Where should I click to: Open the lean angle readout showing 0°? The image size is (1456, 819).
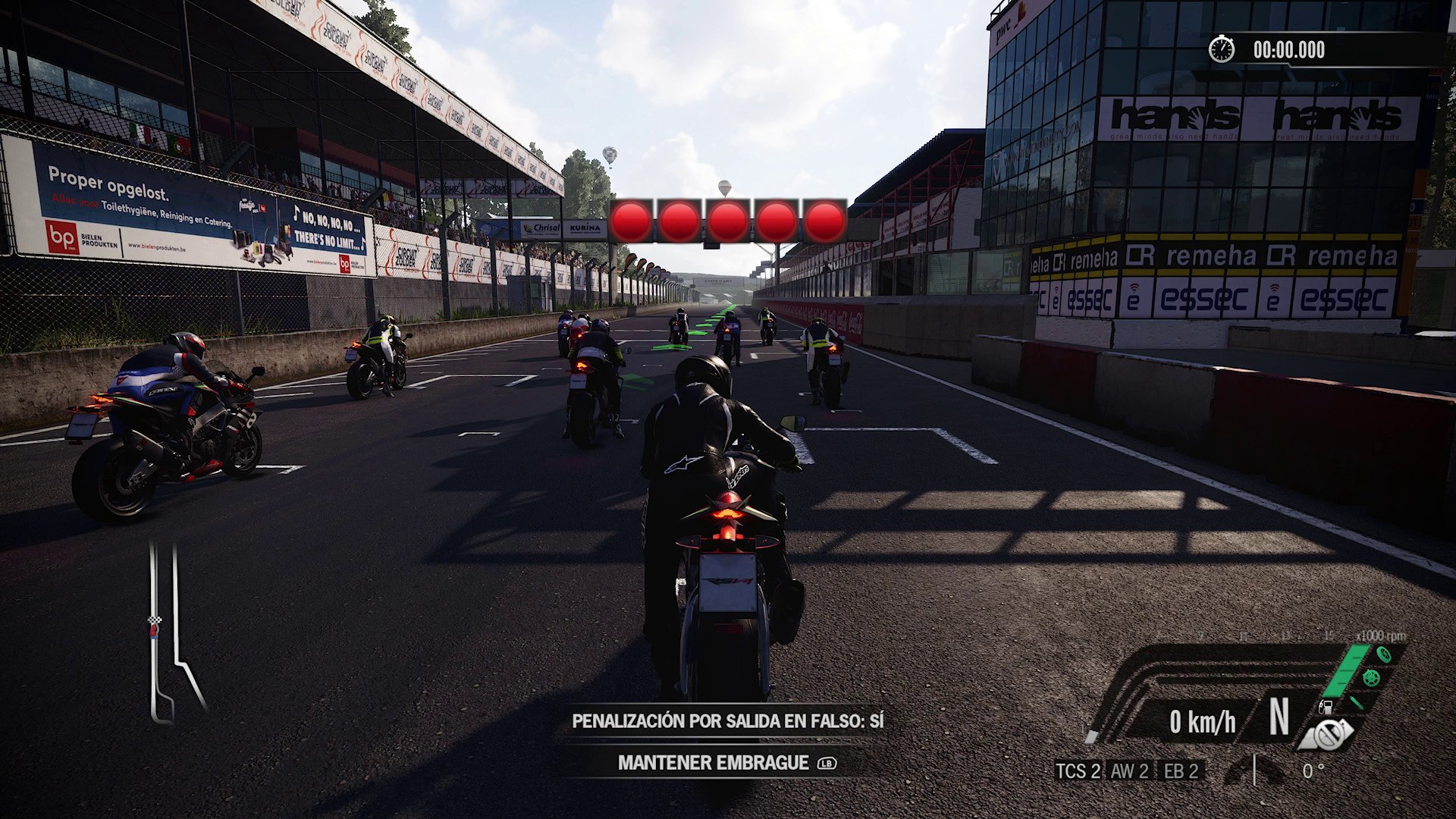point(1313,771)
